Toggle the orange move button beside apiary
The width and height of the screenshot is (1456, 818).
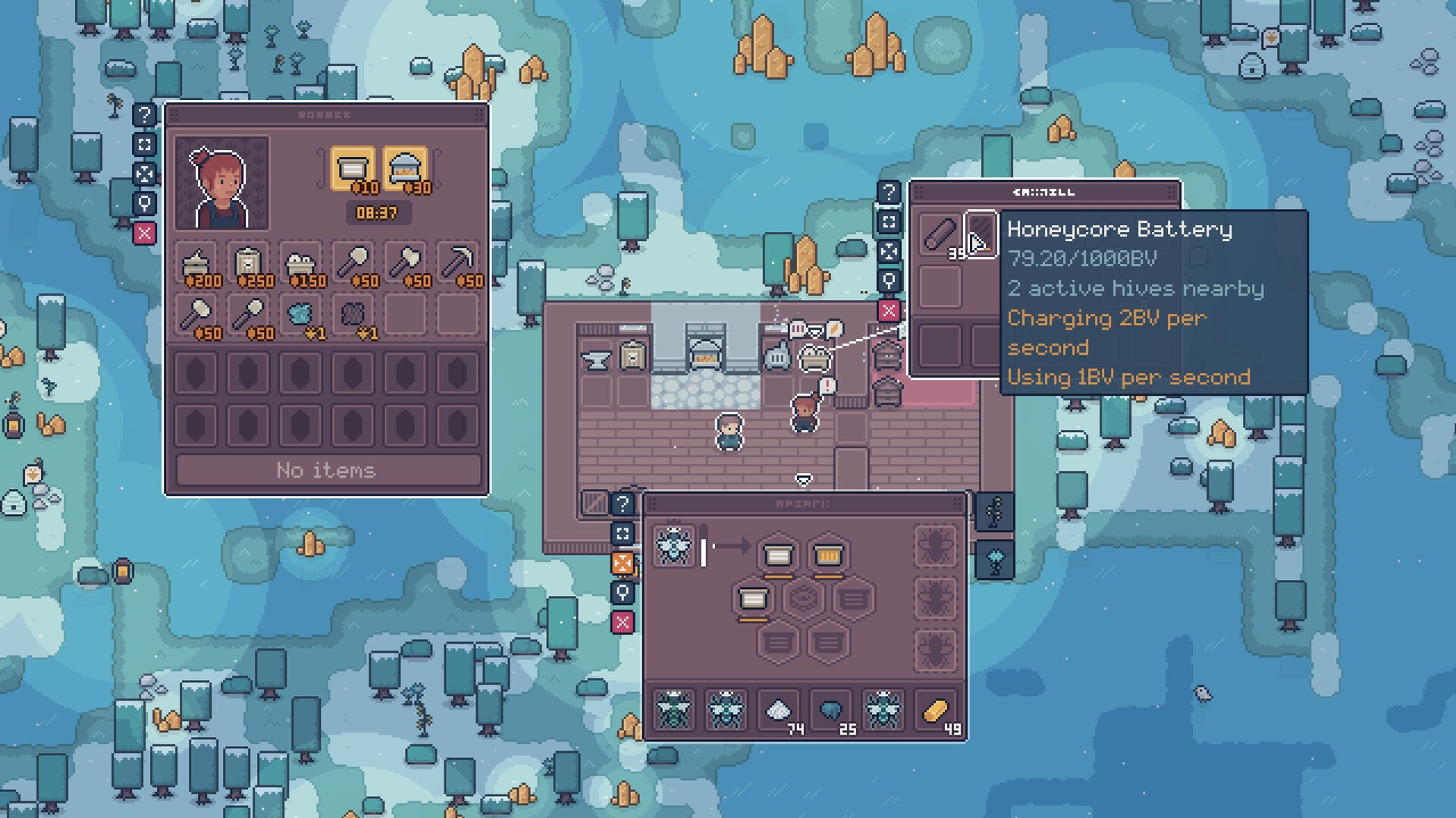point(623,563)
